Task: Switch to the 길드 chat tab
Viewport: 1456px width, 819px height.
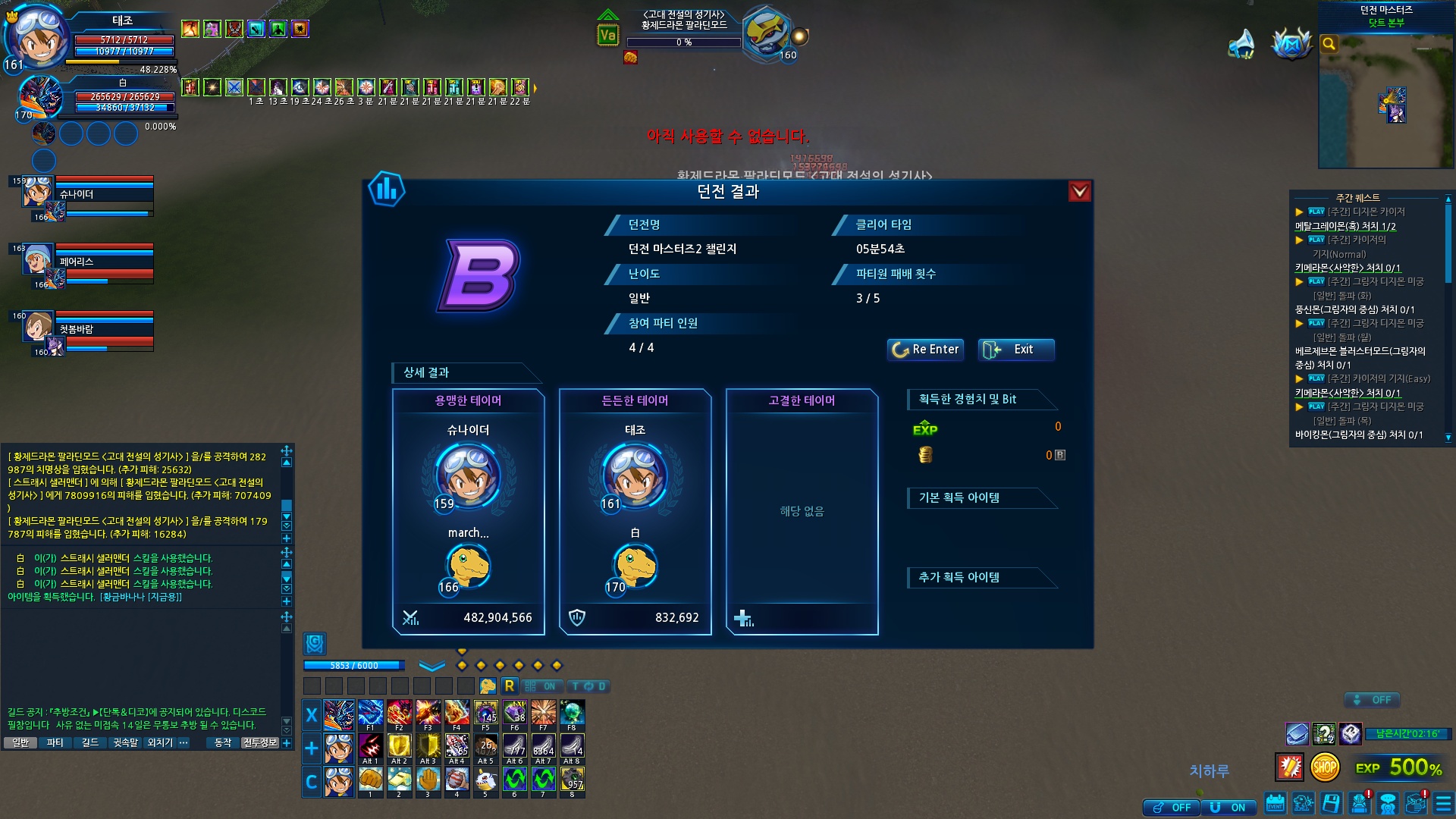Action: [90, 743]
